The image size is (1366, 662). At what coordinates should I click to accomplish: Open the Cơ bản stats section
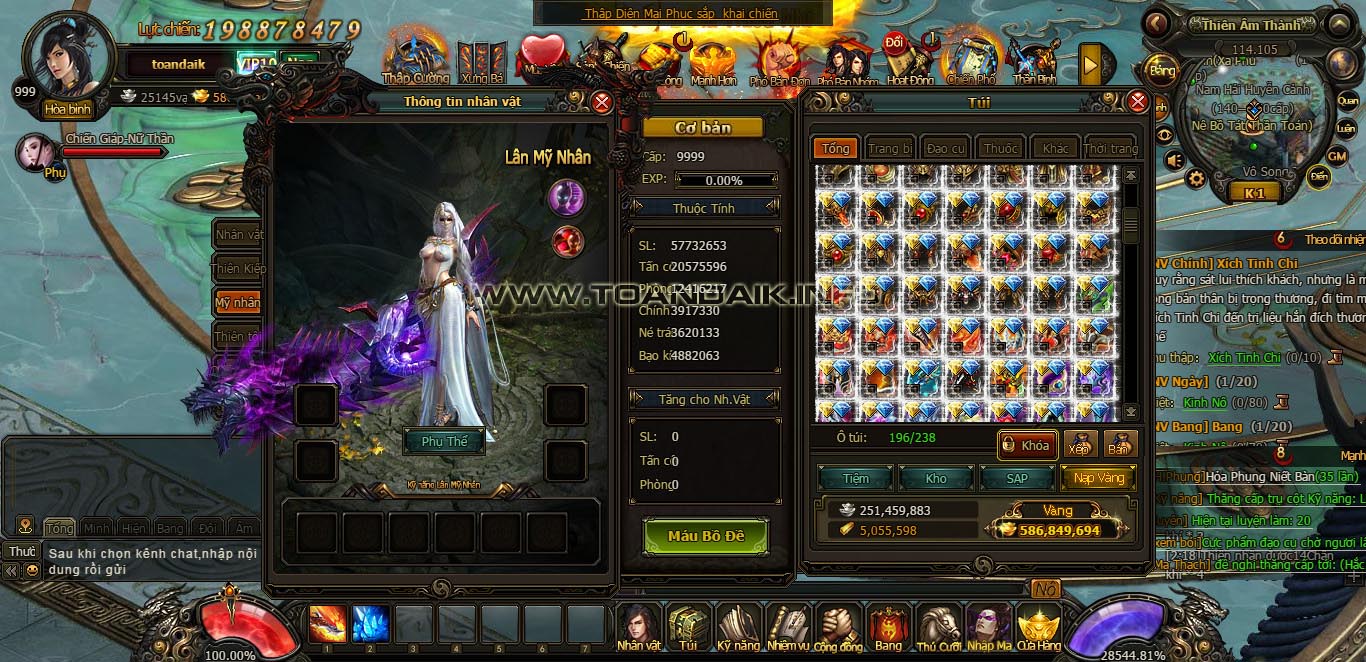pos(702,128)
